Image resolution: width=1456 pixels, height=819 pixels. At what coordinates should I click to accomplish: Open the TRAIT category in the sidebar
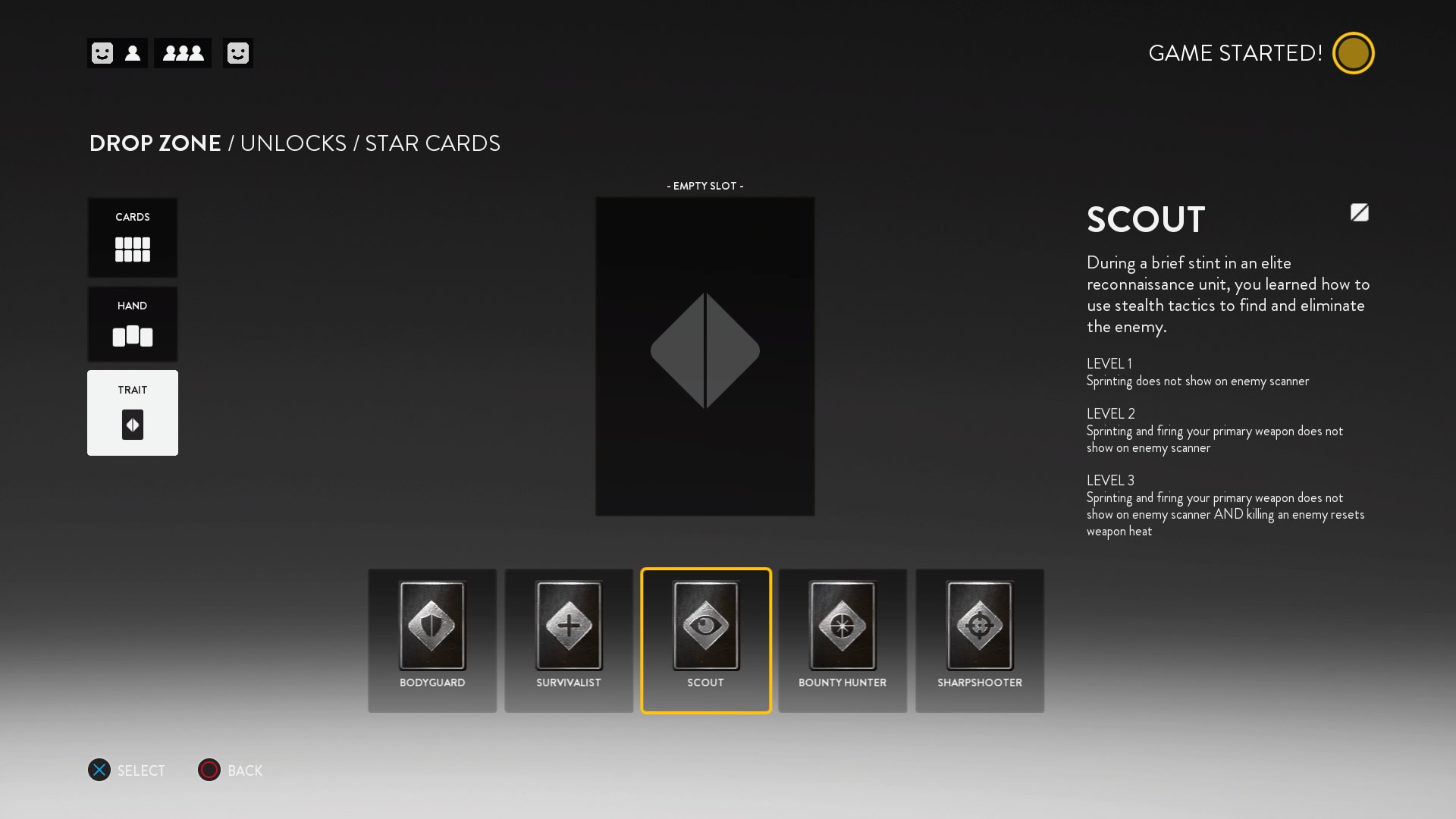[133, 413]
